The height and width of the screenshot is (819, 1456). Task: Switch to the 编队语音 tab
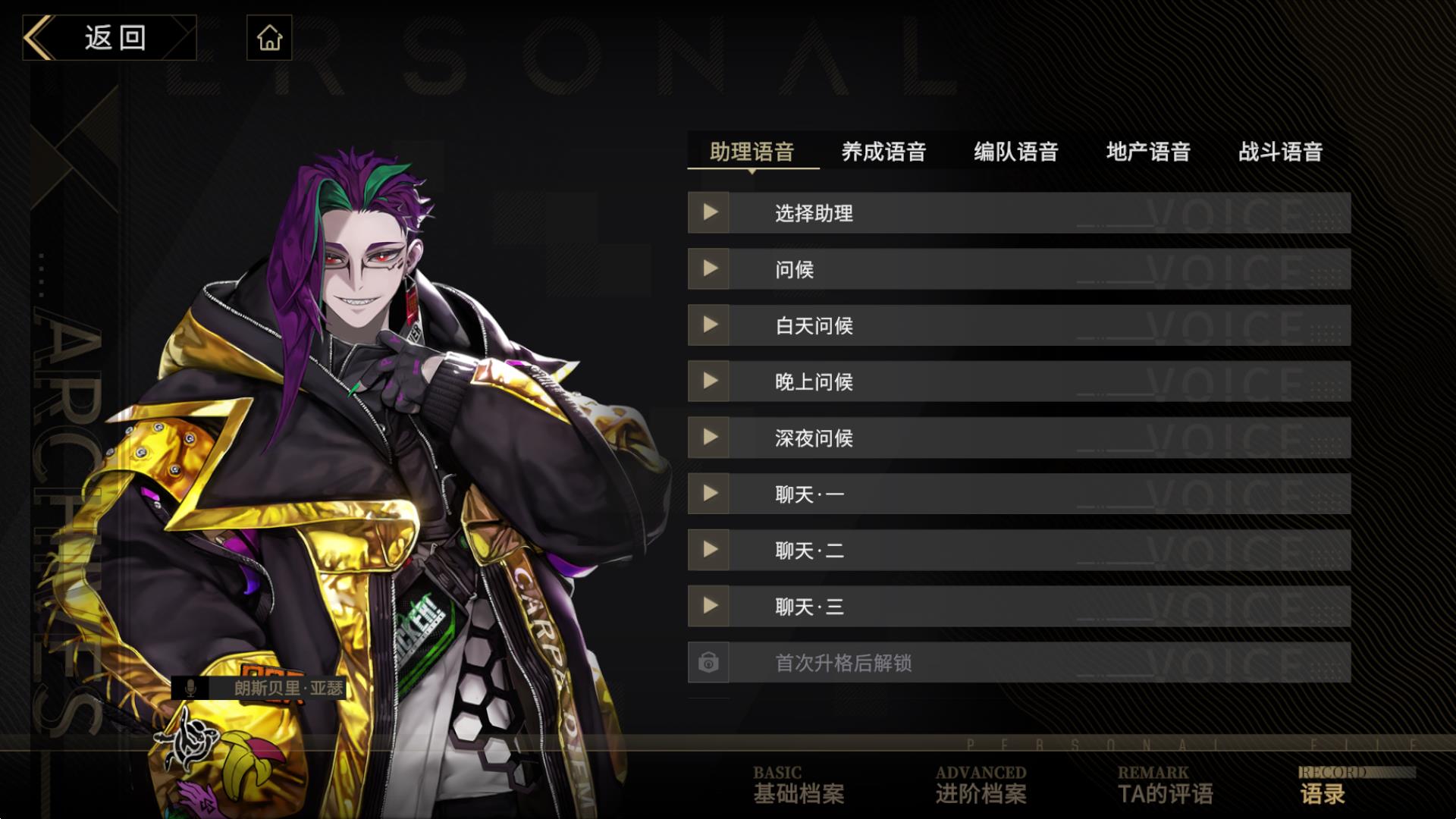(1017, 152)
